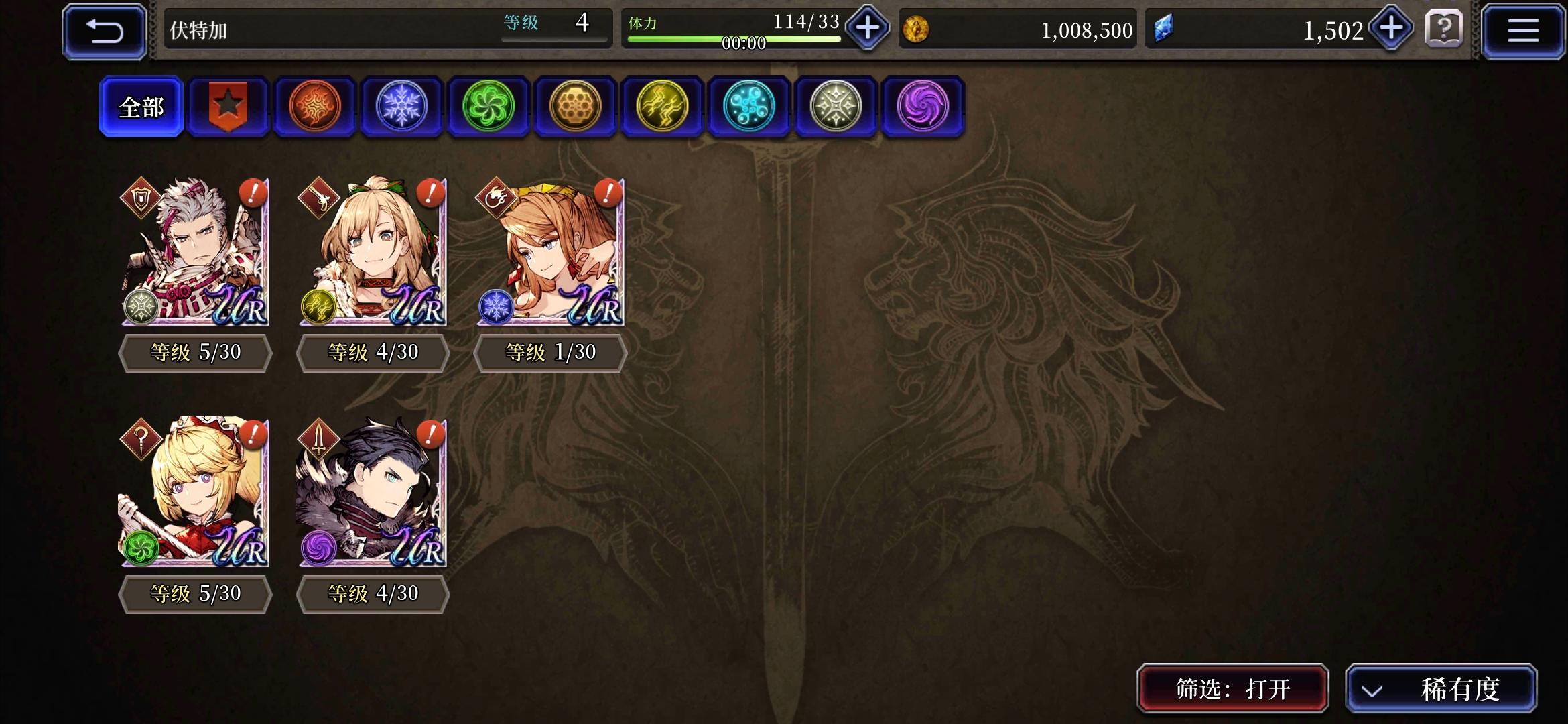Toggle the red star favorites filter

227,107
